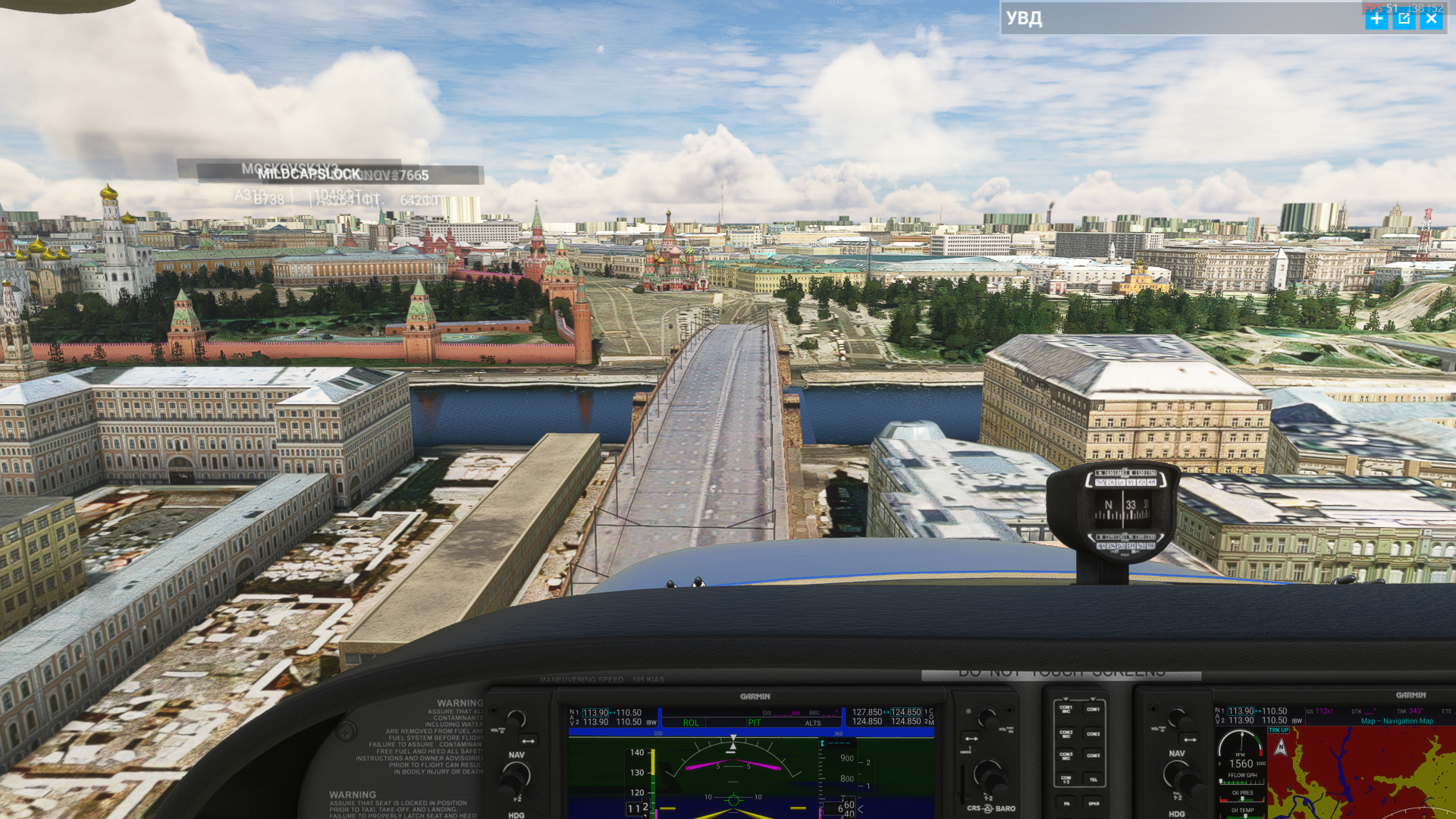Screen dimensions: 1456x819
Task: Select COM3 MIC on the audio panel
Action: 1066,755
